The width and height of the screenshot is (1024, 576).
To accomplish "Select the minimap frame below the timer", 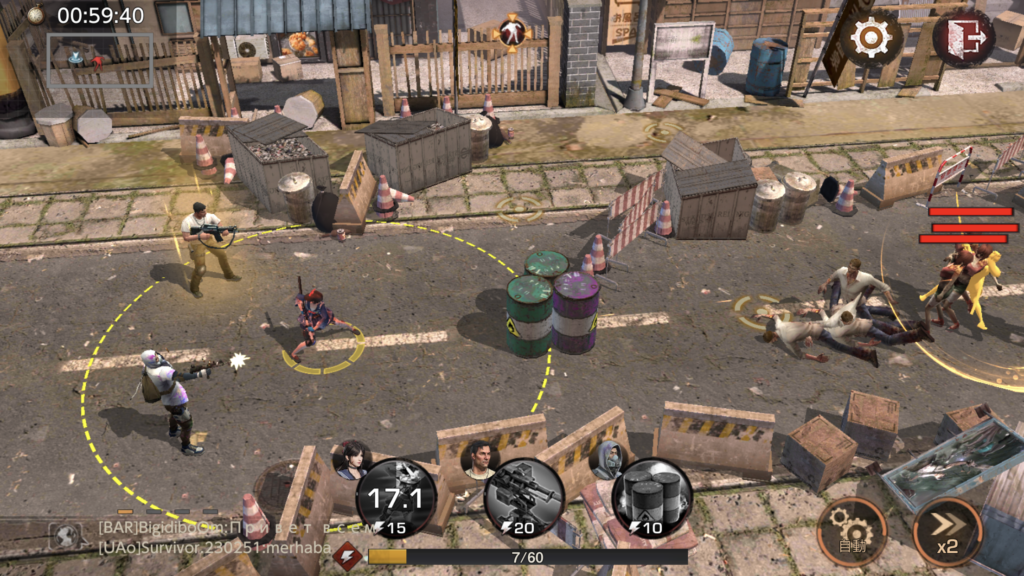I will [x=99, y=60].
